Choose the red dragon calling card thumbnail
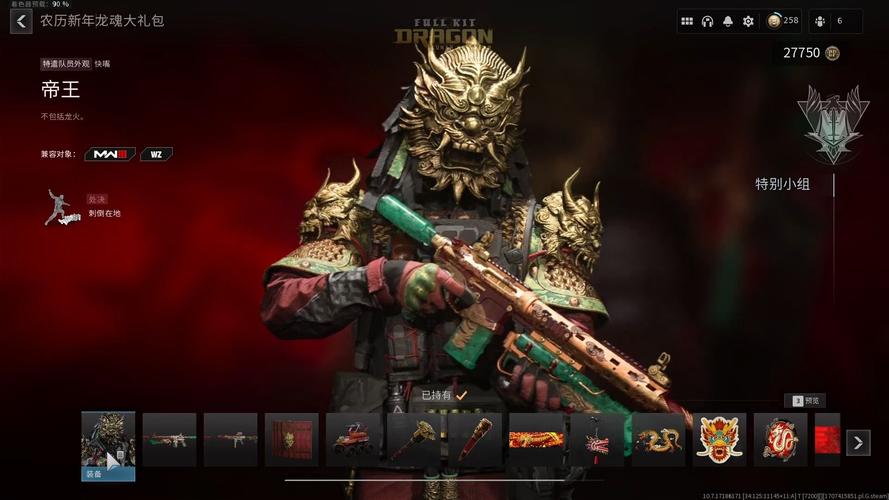Image resolution: width=889 pixels, height=500 pixels. coord(536,440)
